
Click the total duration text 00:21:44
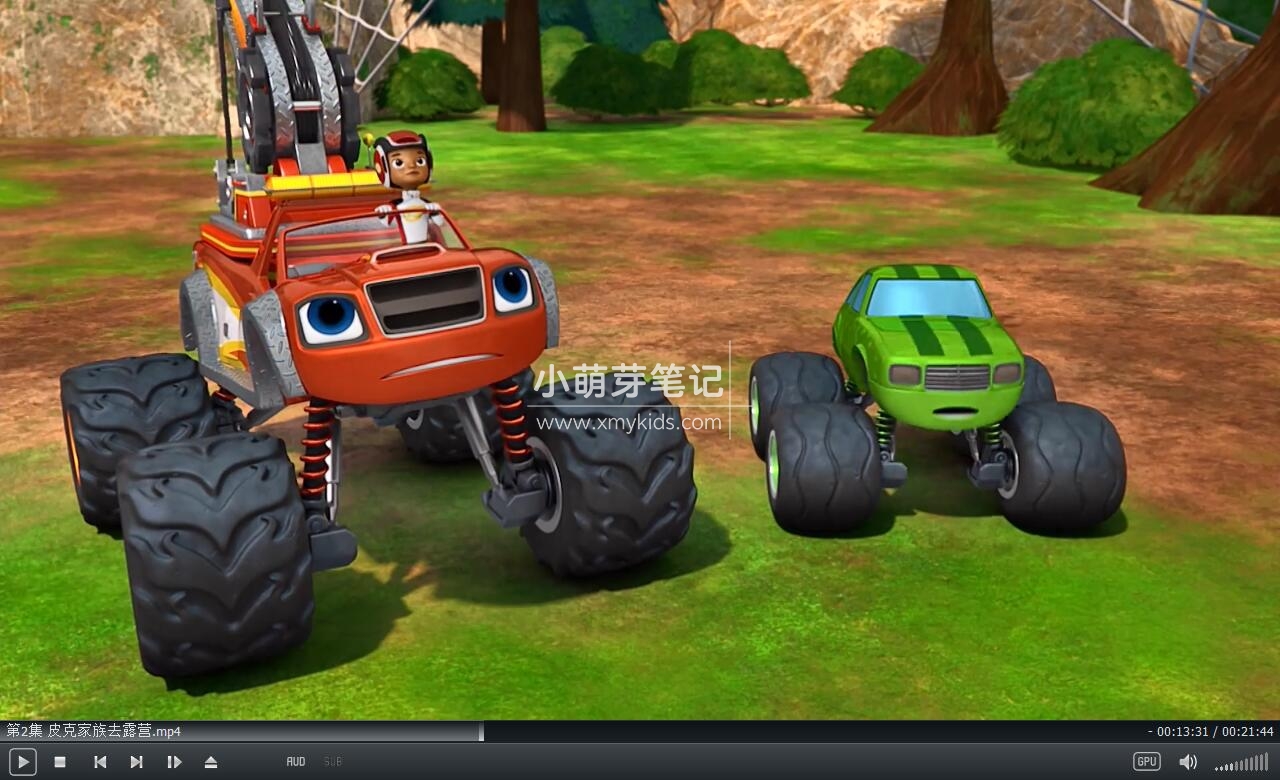[1248, 732]
